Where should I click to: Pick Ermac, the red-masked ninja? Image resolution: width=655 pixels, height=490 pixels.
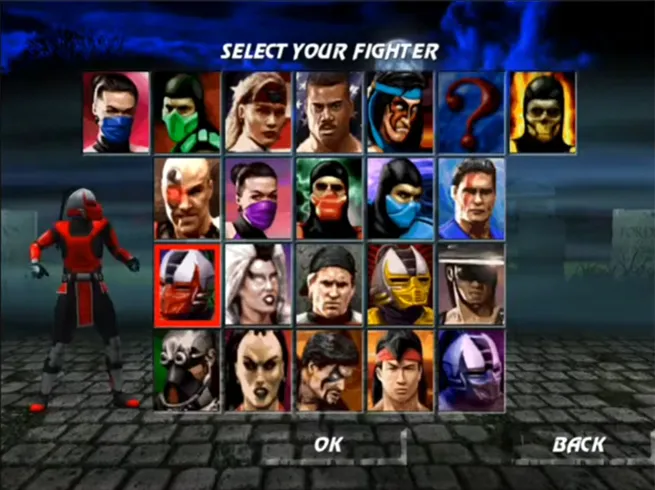pos(329,197)
